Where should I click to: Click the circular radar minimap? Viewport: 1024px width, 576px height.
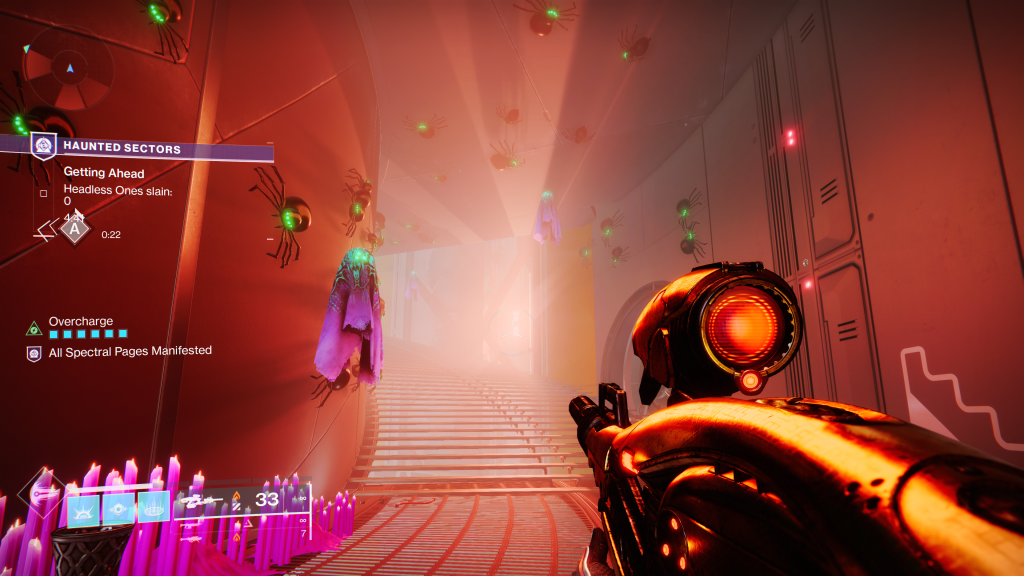69,69
